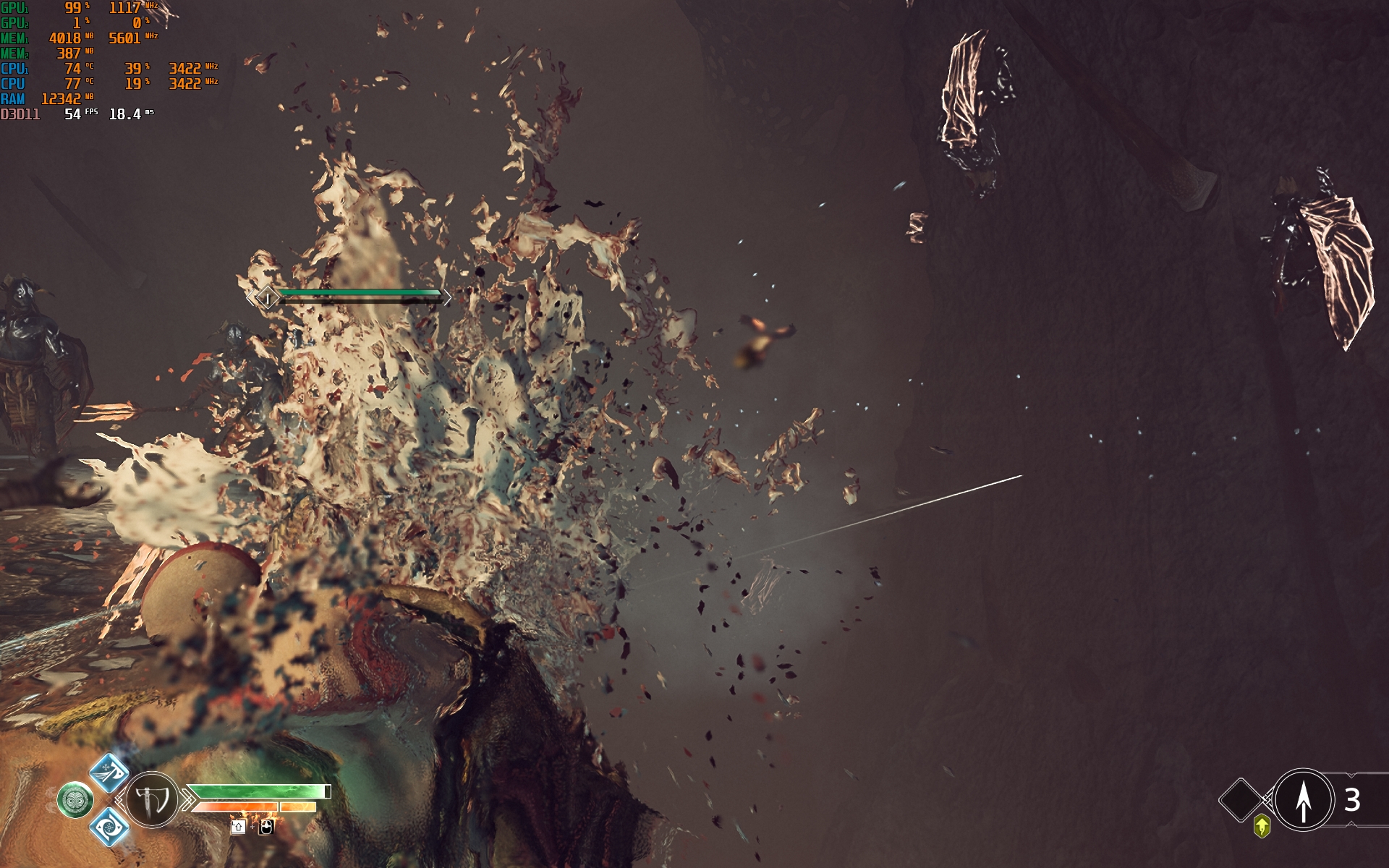Select the empty diamond summon slot
This screenshot has height=868, width=1389.
[x=1241, y=800]
